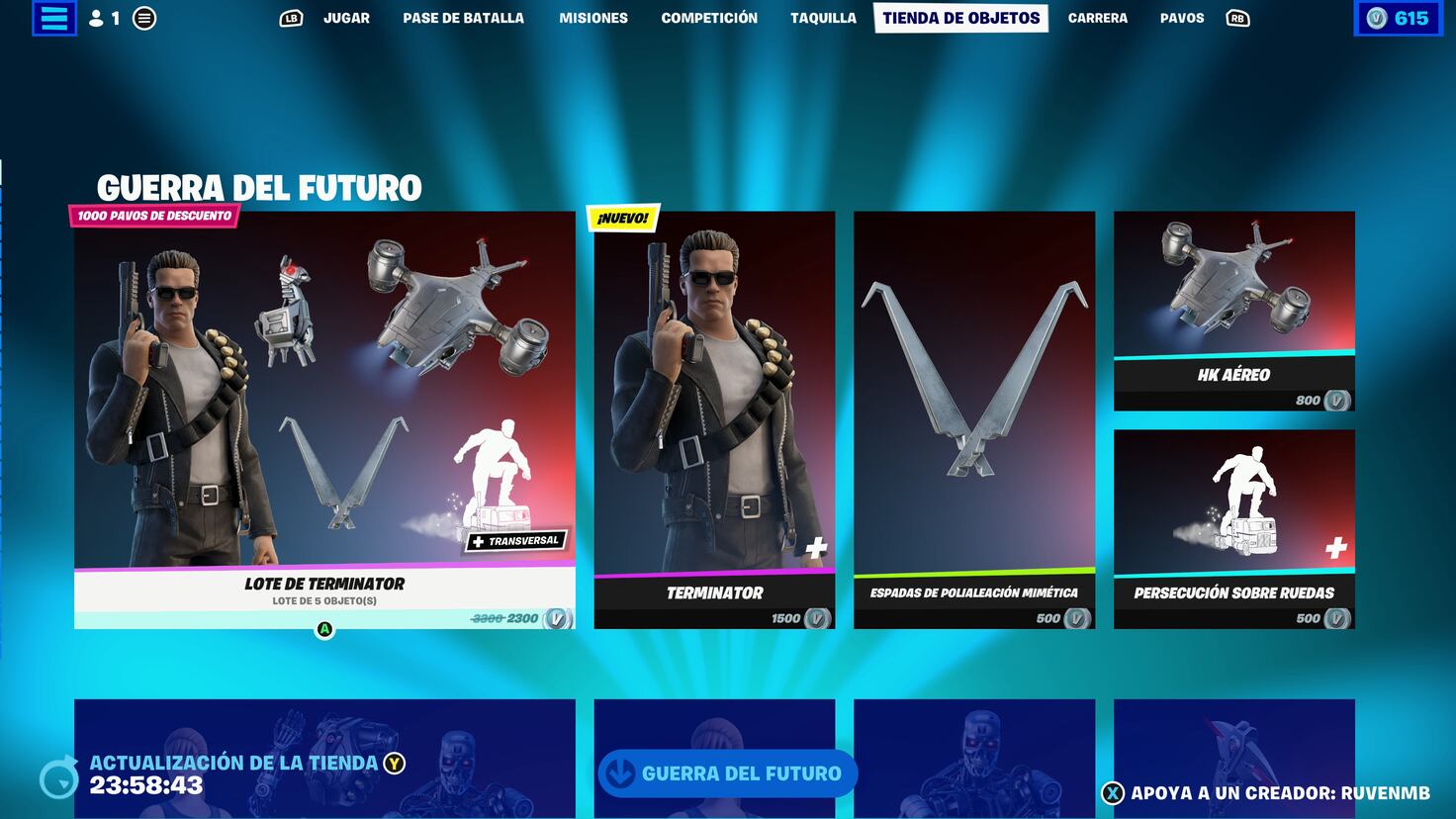Select the Lote de Terminator bundle for 2300
1456x819 pixels.
324,415
